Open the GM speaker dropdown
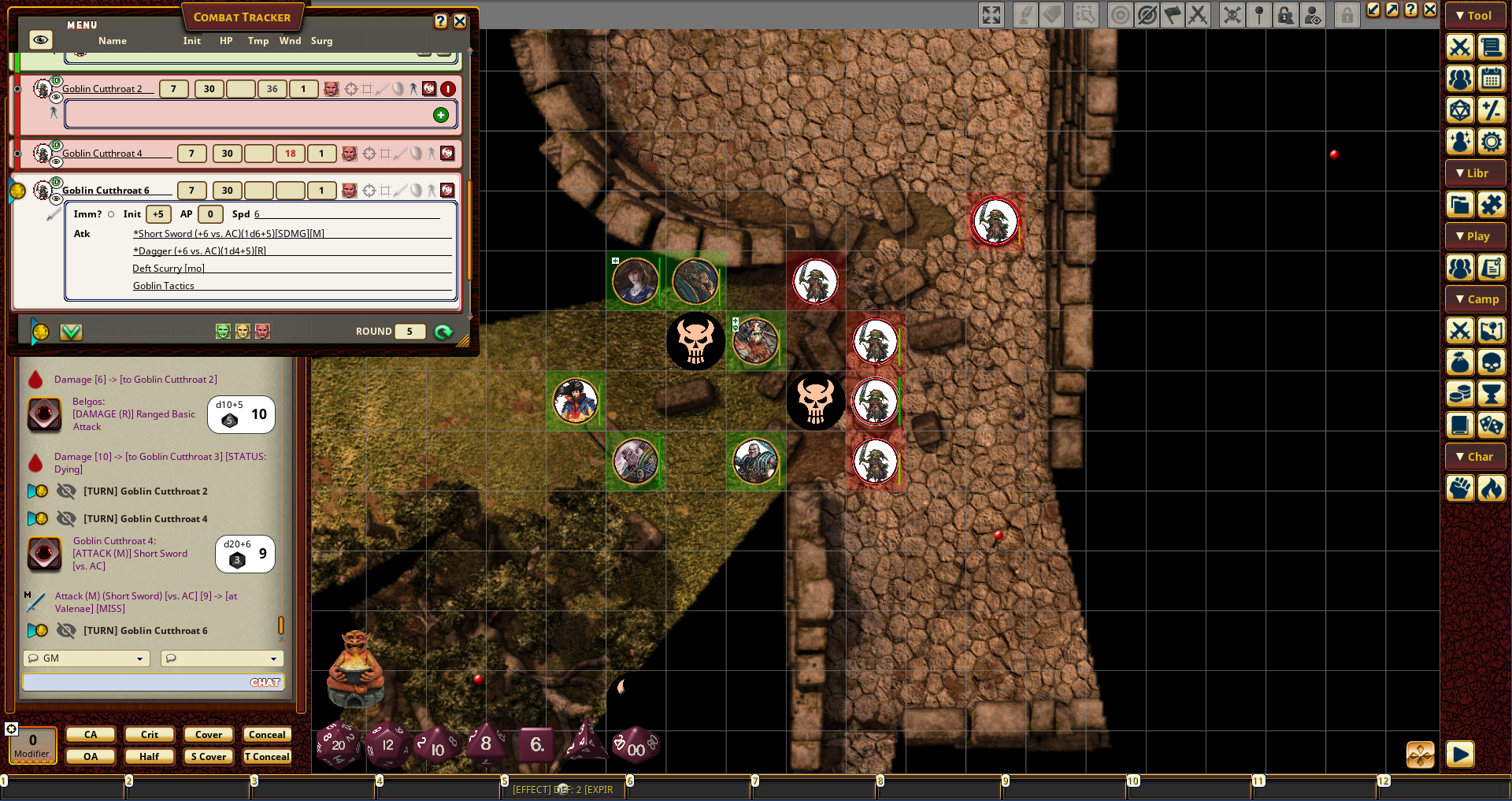Viewport: 1512px width, 801px height. (x=87, y=658)
